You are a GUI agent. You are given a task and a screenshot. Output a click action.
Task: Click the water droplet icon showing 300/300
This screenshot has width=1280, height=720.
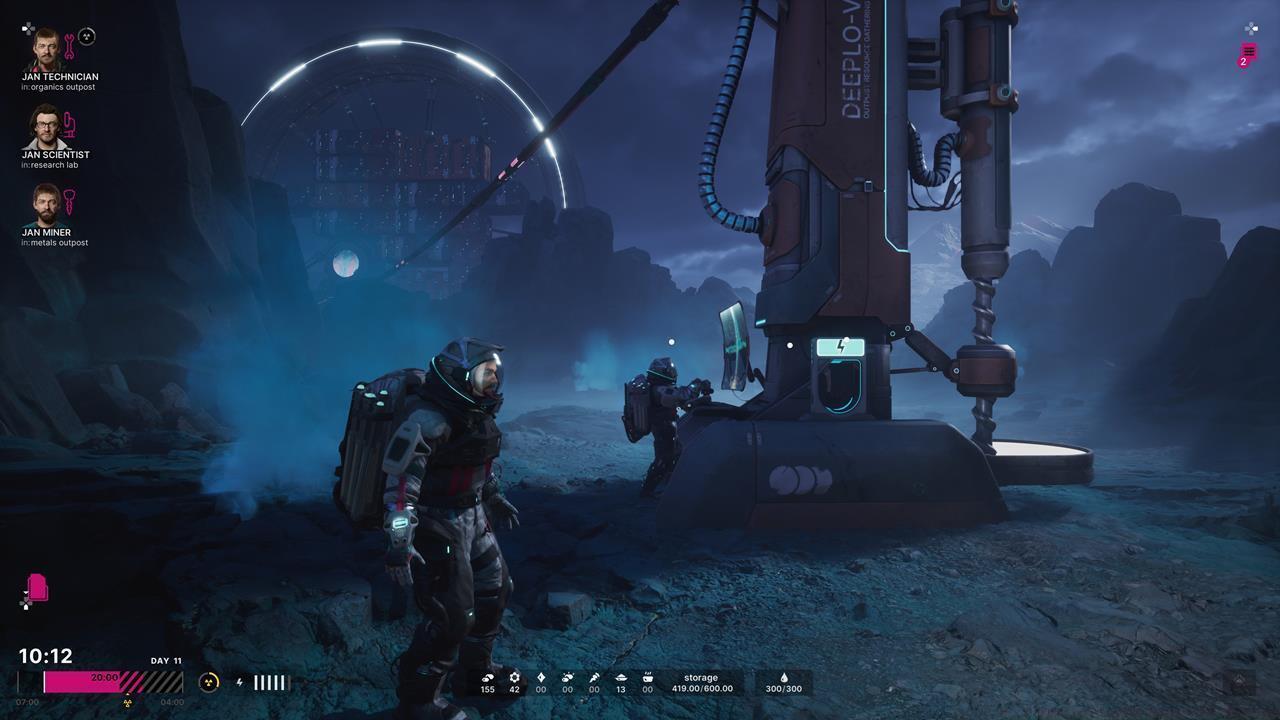coord(783,678)
